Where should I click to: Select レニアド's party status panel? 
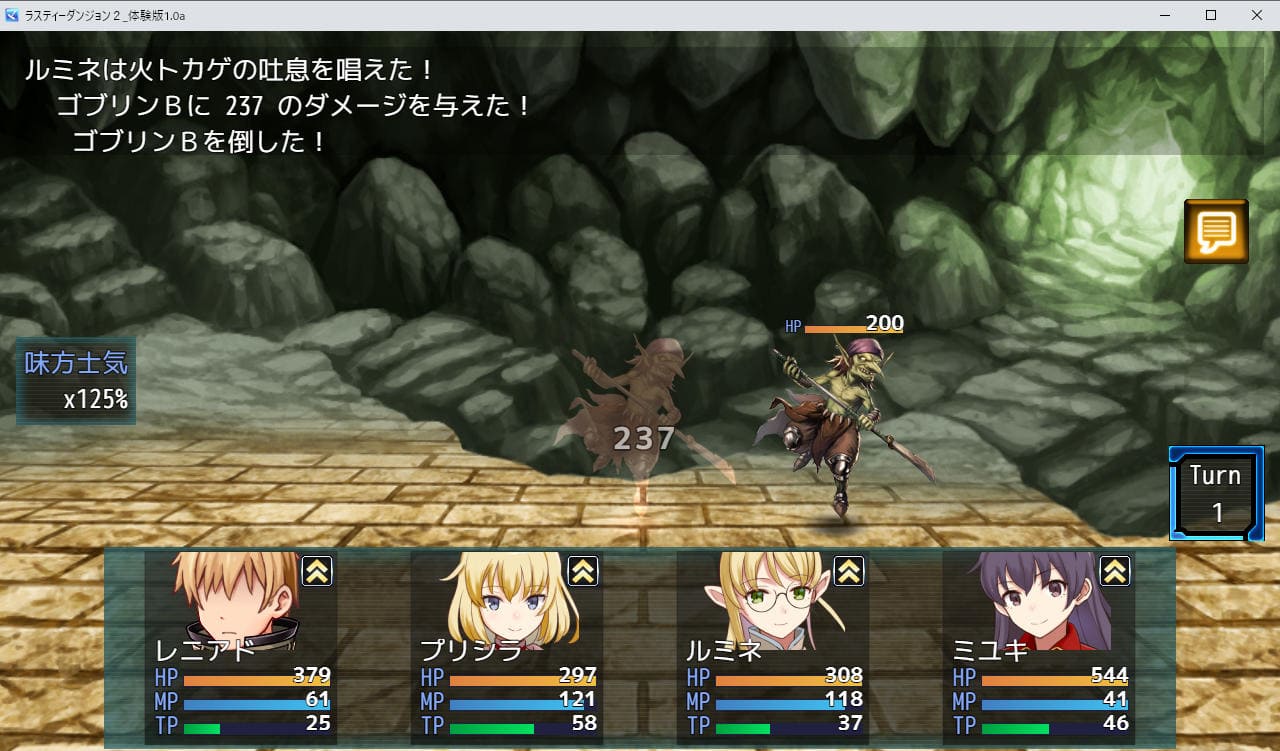[240, 647]
